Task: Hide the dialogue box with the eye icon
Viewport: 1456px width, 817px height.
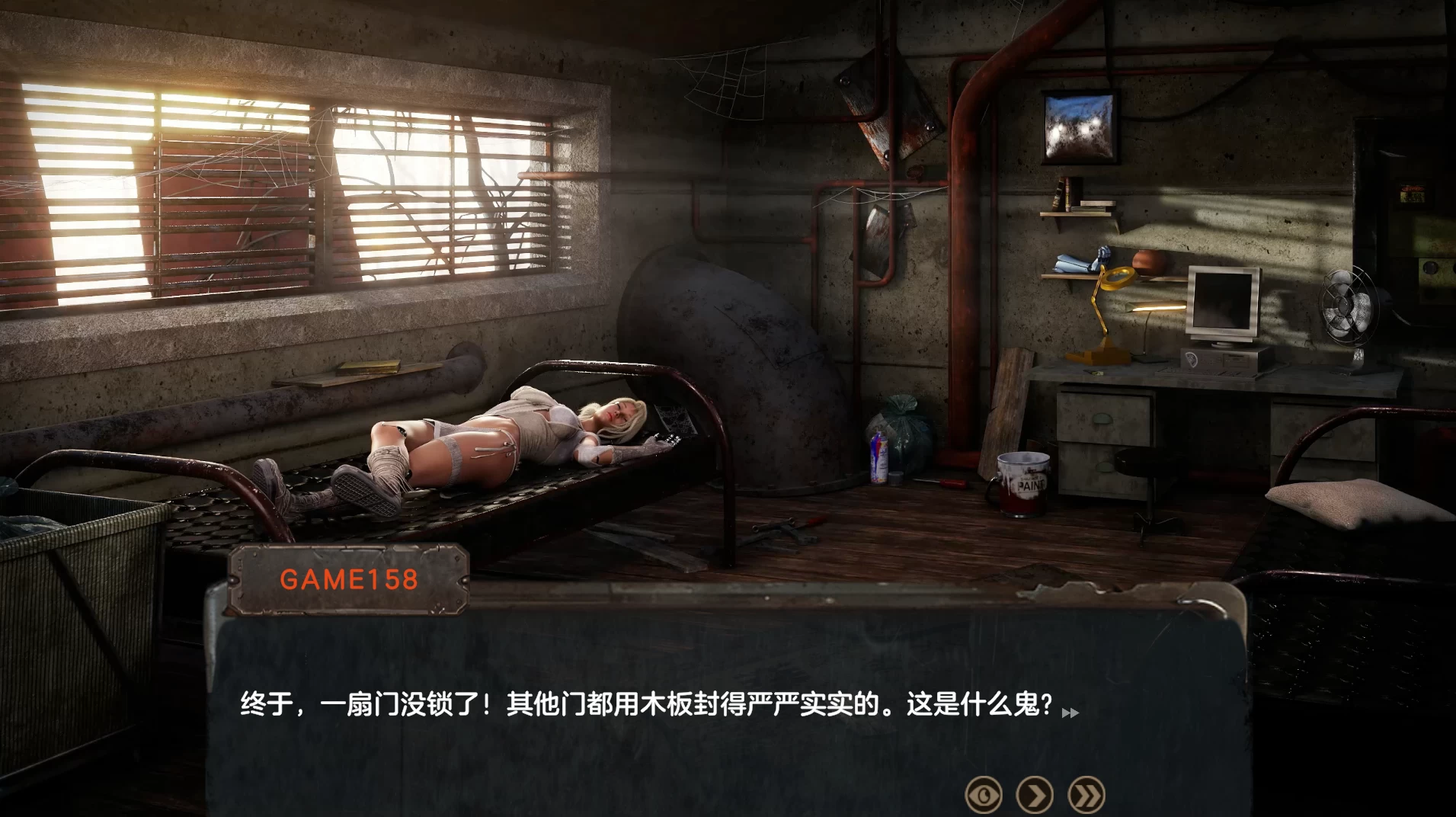Action: [984, 795]
